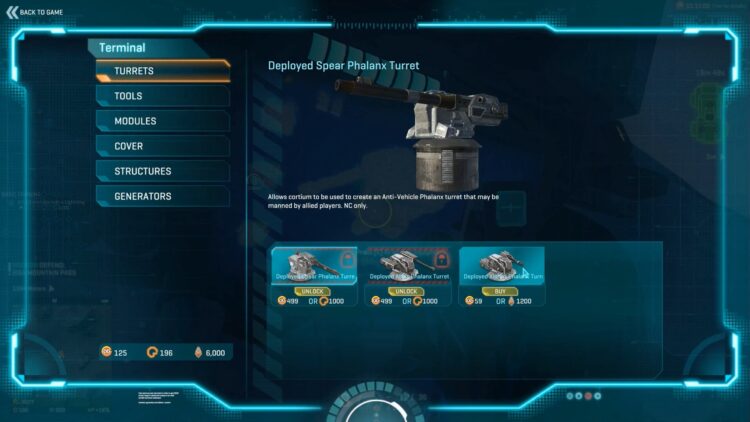Open the Tools category
Image resolution: width=750 pixels, height=422 pixels.
pos(163,96)
